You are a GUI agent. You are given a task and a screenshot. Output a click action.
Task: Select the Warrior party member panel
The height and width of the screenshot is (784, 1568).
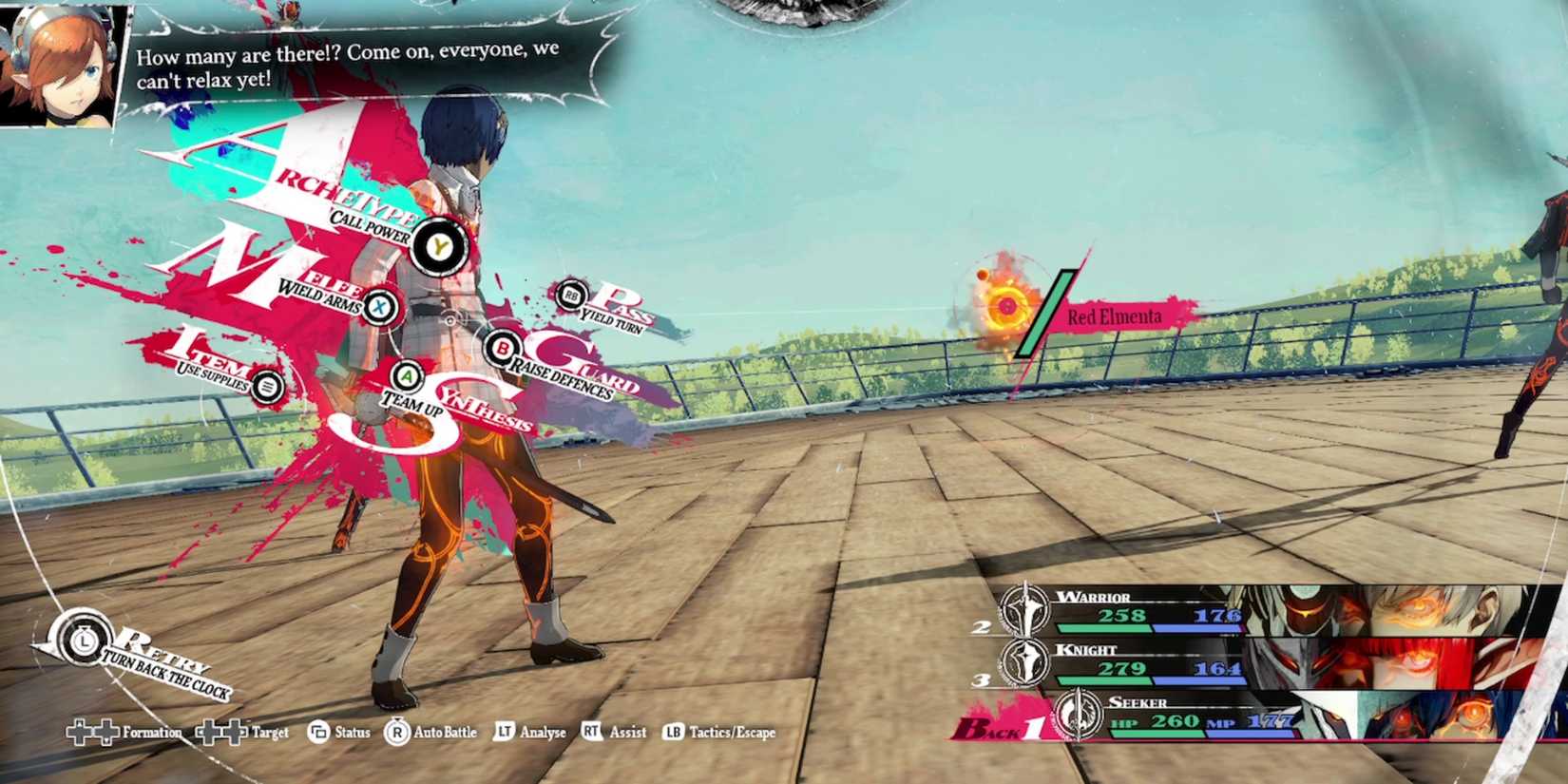coord(1273,609)
